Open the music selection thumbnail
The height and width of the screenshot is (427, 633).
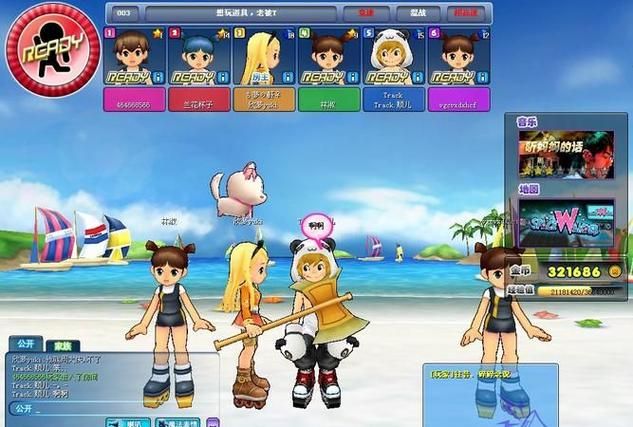565,154
